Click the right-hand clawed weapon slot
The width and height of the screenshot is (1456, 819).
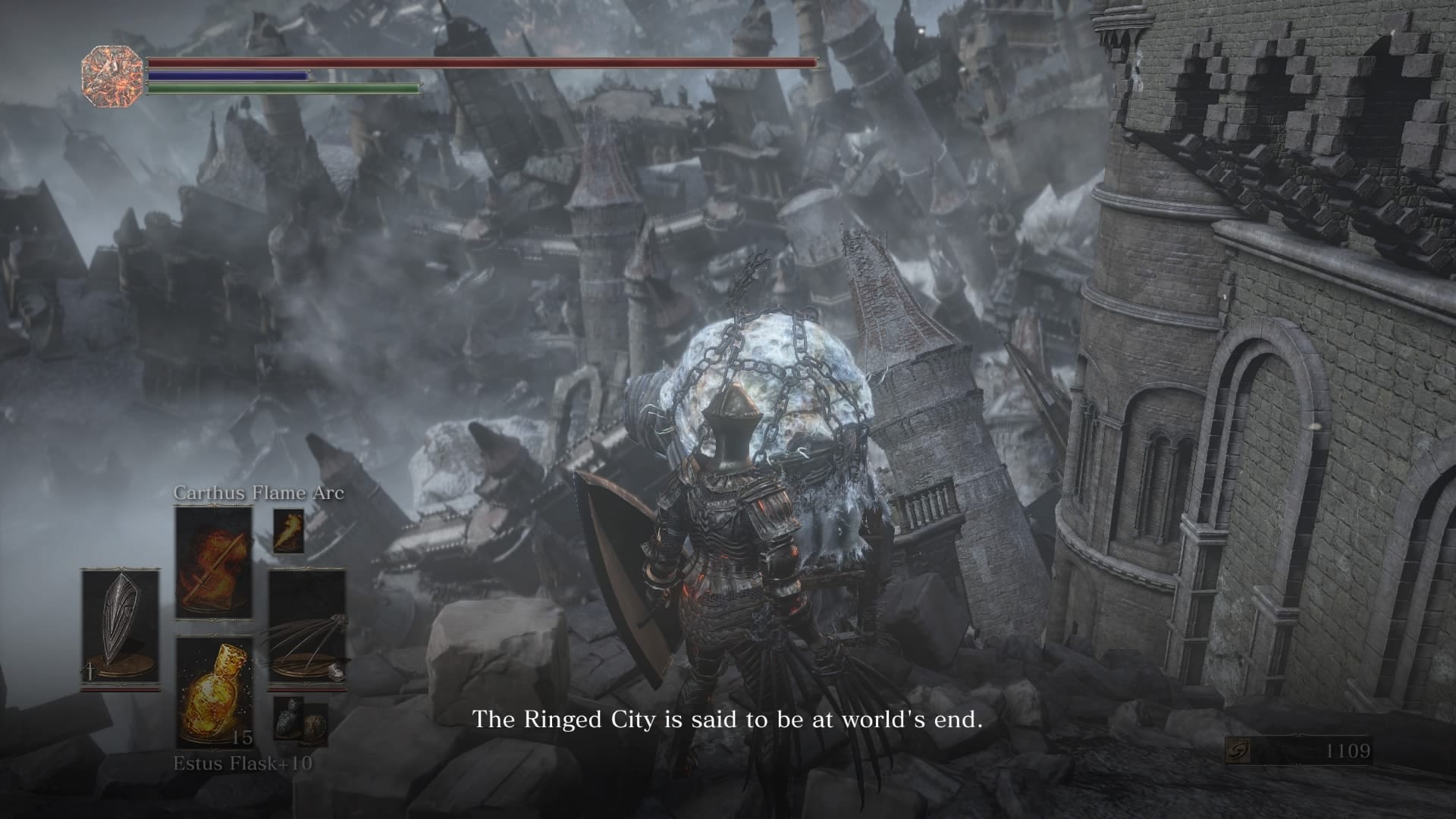pos(307,628)
